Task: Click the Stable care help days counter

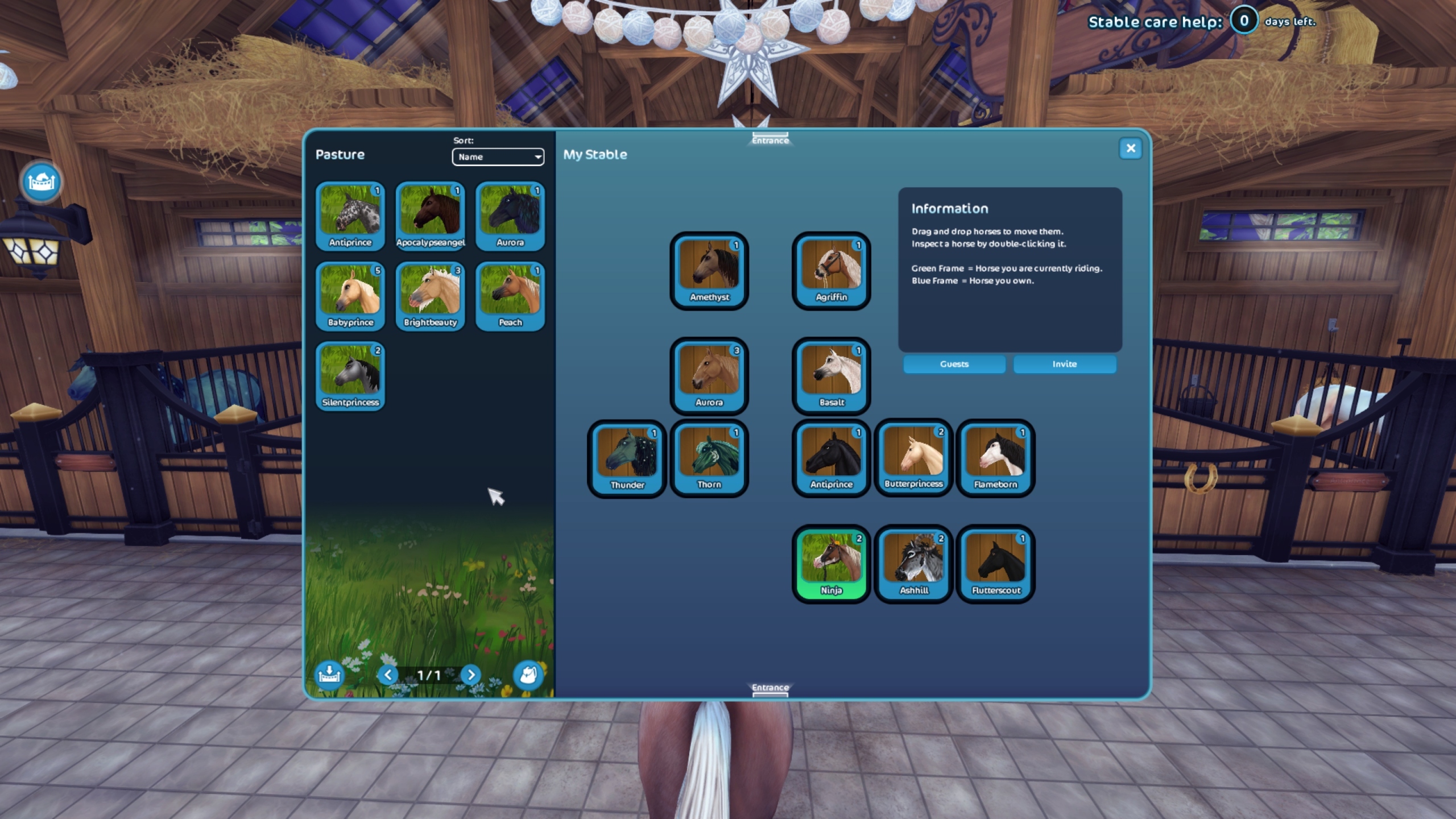Action: pyautogui.click(x=1244, y=22)
